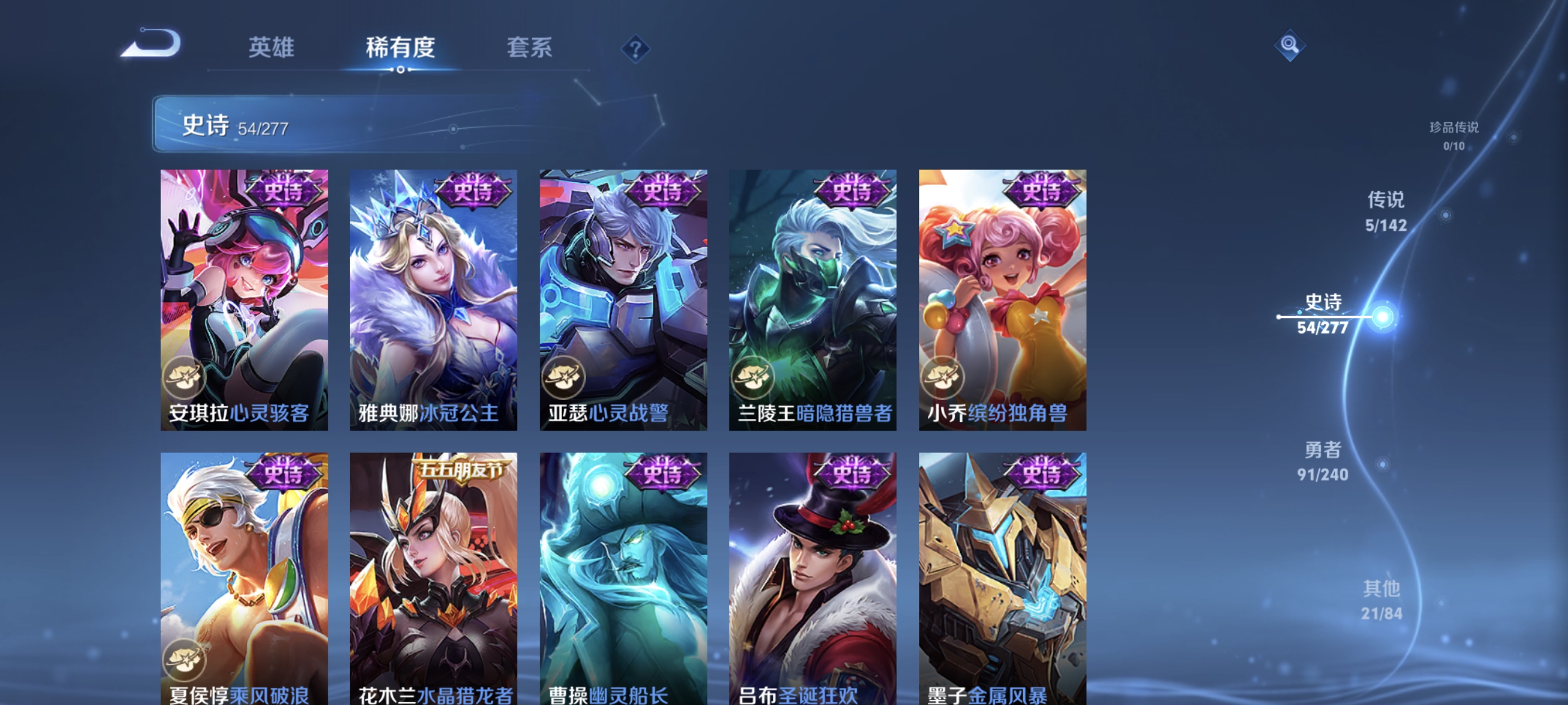Open the search magnifier icon
This screenshot has width=1568, height=705.
coord(1290,45)
